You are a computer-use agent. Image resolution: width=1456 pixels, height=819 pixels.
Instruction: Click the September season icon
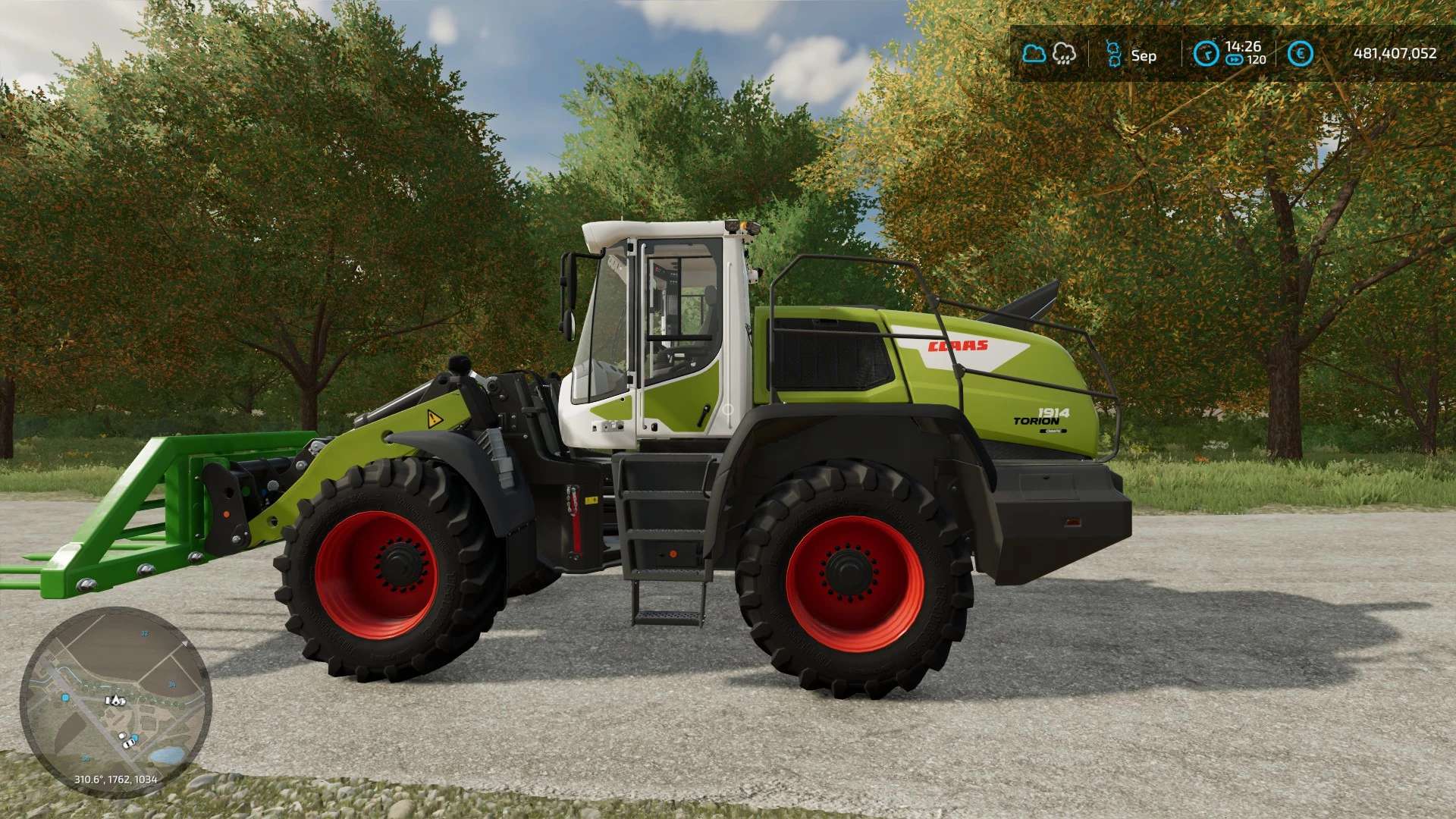(x=1113, y=54)
